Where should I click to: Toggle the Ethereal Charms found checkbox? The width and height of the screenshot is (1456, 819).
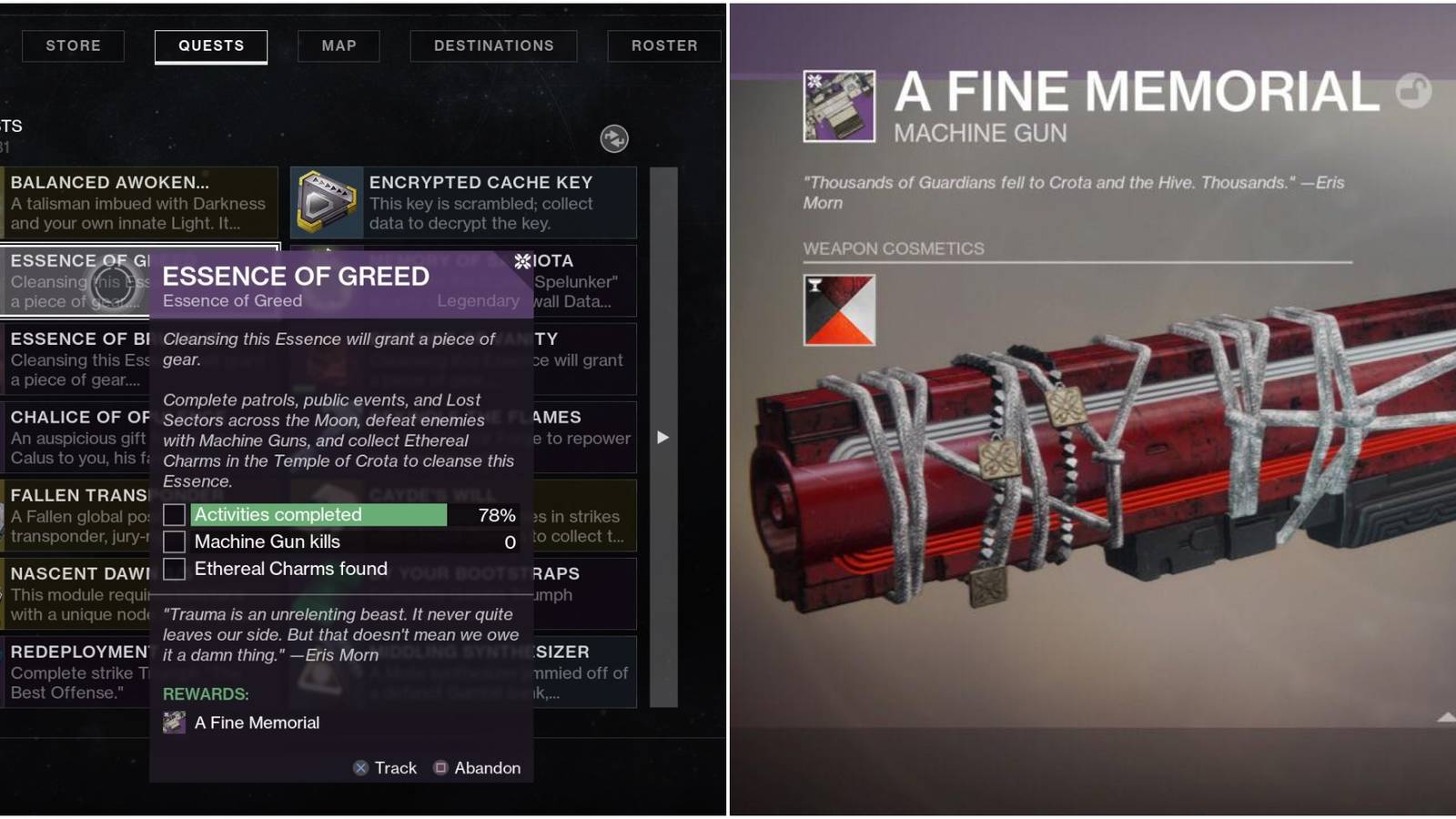pos(173,569)
